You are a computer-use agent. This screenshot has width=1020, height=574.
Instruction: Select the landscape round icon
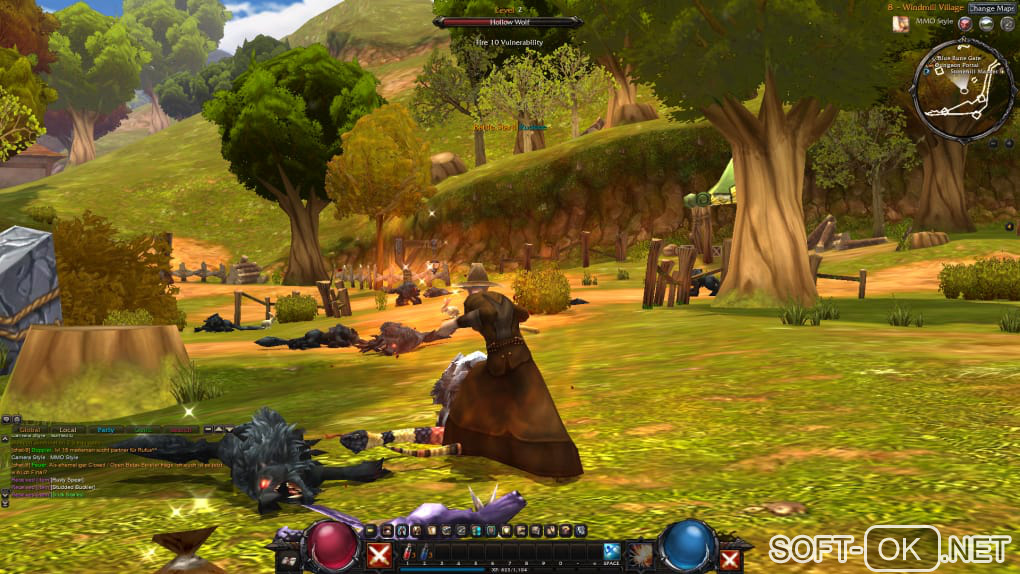tap(987, 24)
